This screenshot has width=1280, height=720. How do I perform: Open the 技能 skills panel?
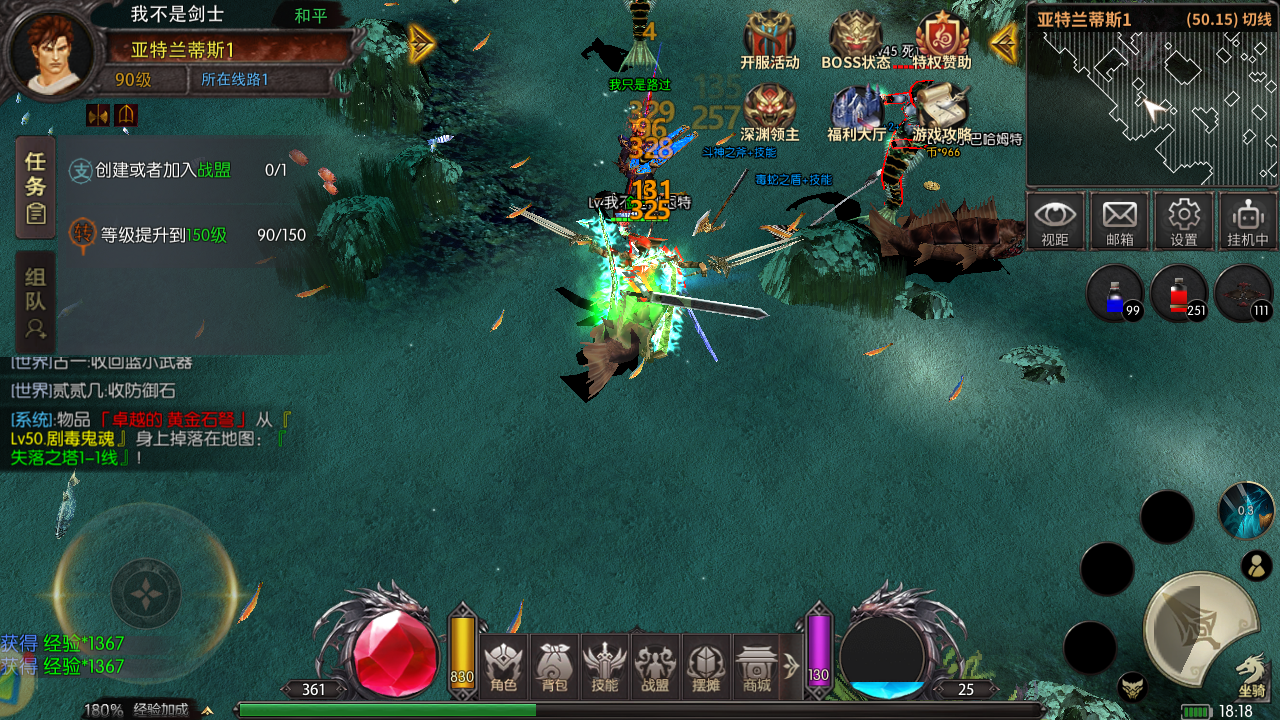[605, 666]
